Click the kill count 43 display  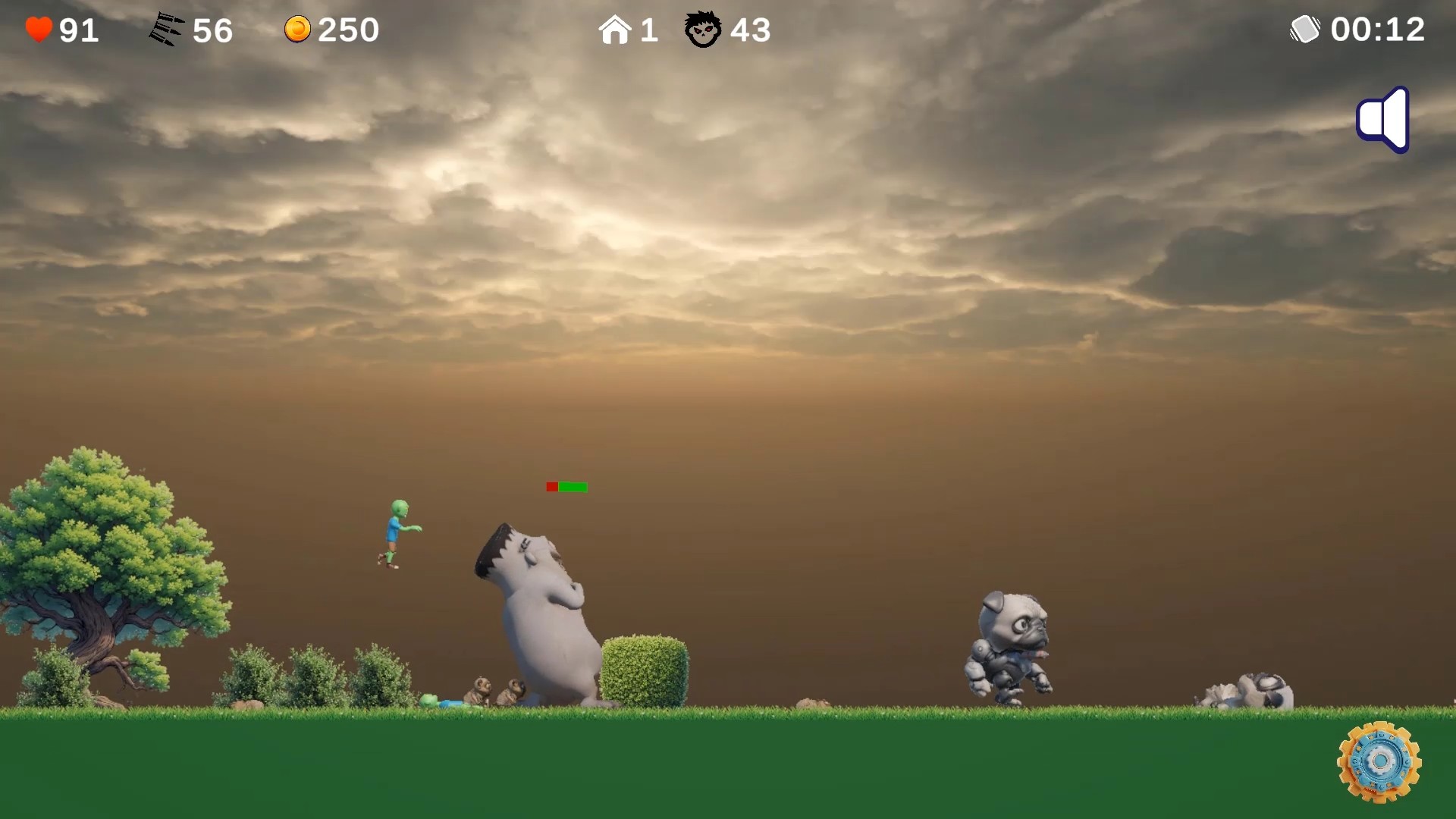(x=750, y=30)
